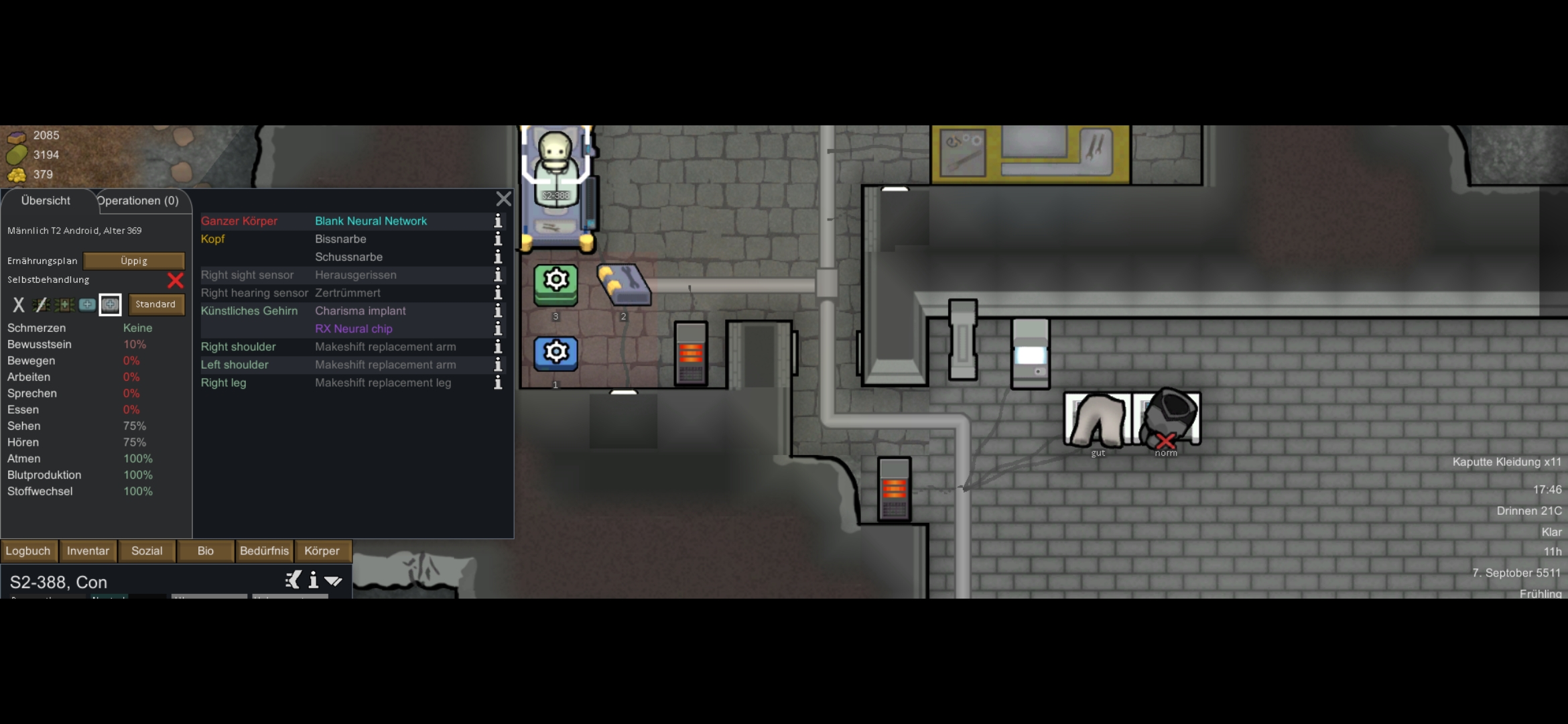Open info for Blank Neural Network condition
Image resolution: width=1568 pixels, height=724 pixels.
[x=497, y=222]
